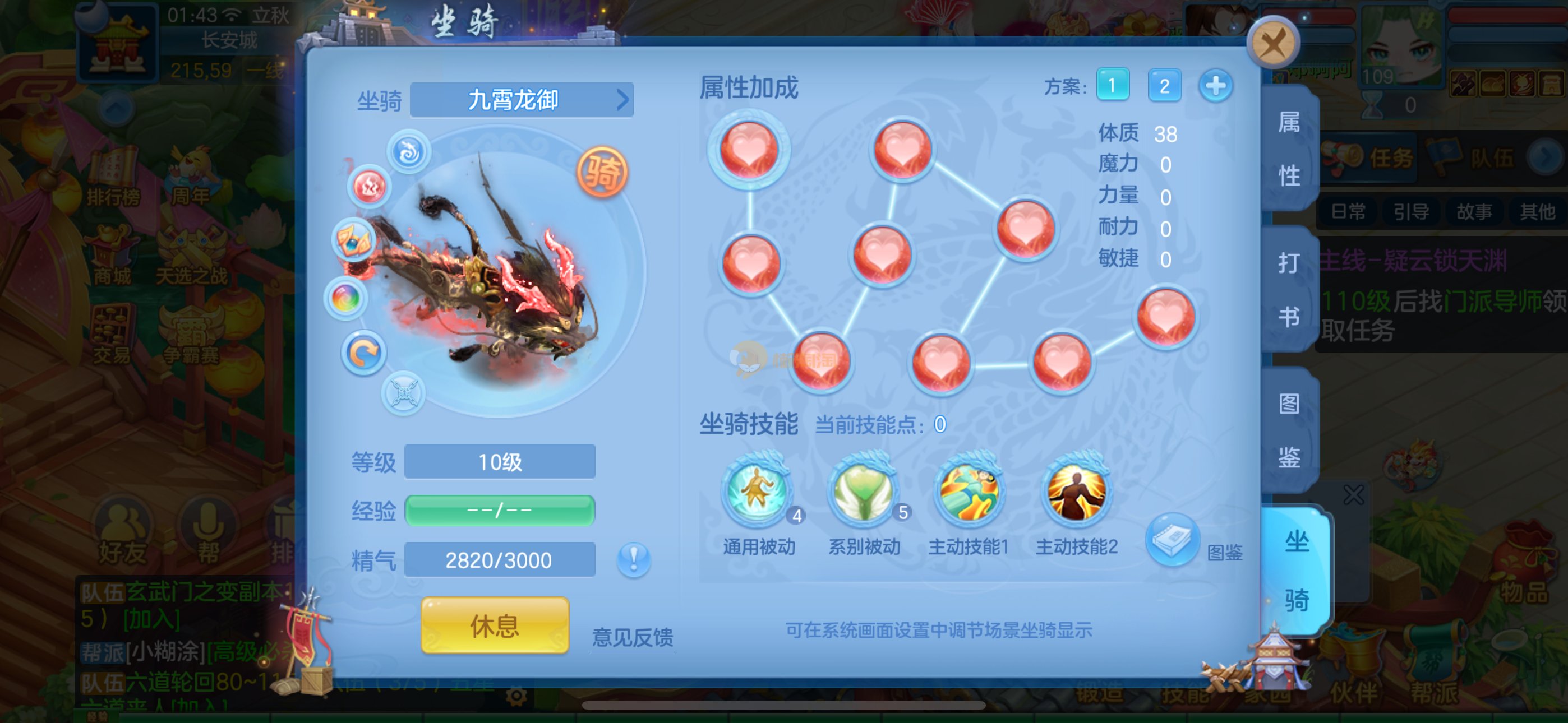This screenshot has height=723, width=1568.
Task: Switch to the 打书 side tab
Action: (1289, 290)
